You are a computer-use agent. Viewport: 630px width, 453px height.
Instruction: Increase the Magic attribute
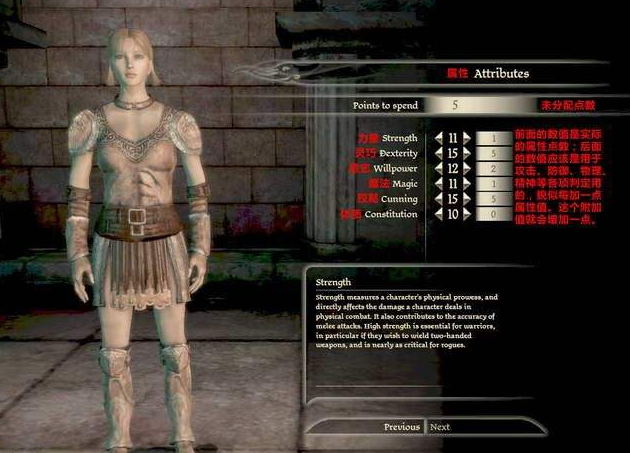467,184
